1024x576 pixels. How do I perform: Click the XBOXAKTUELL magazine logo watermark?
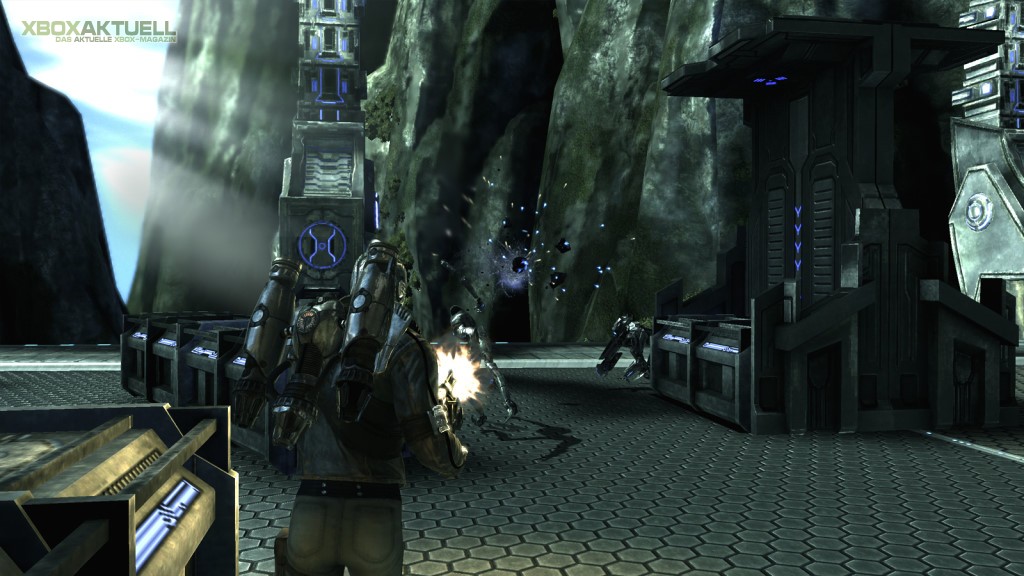tap(99, 30)
